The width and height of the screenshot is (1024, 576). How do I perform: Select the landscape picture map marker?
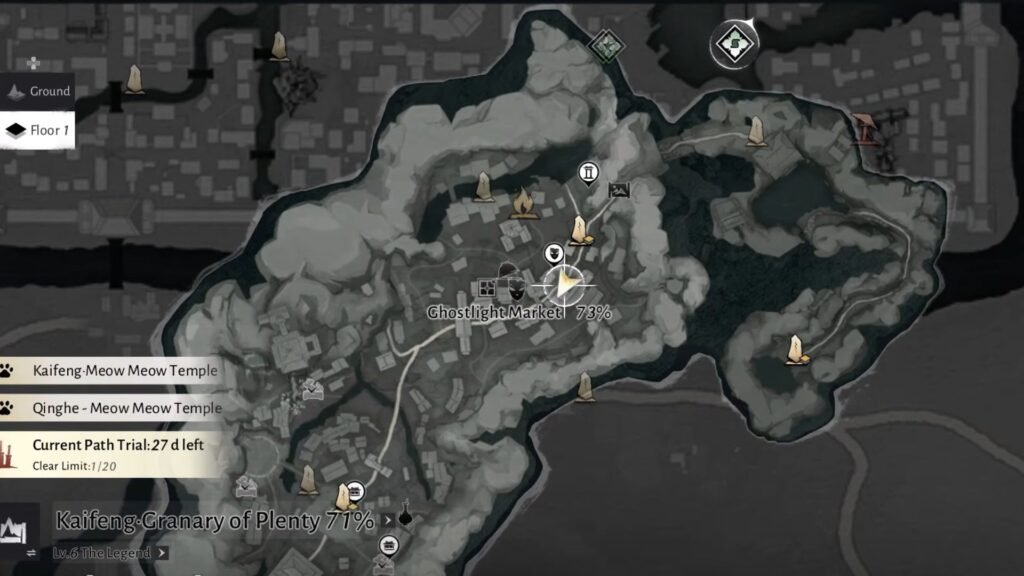619,189
